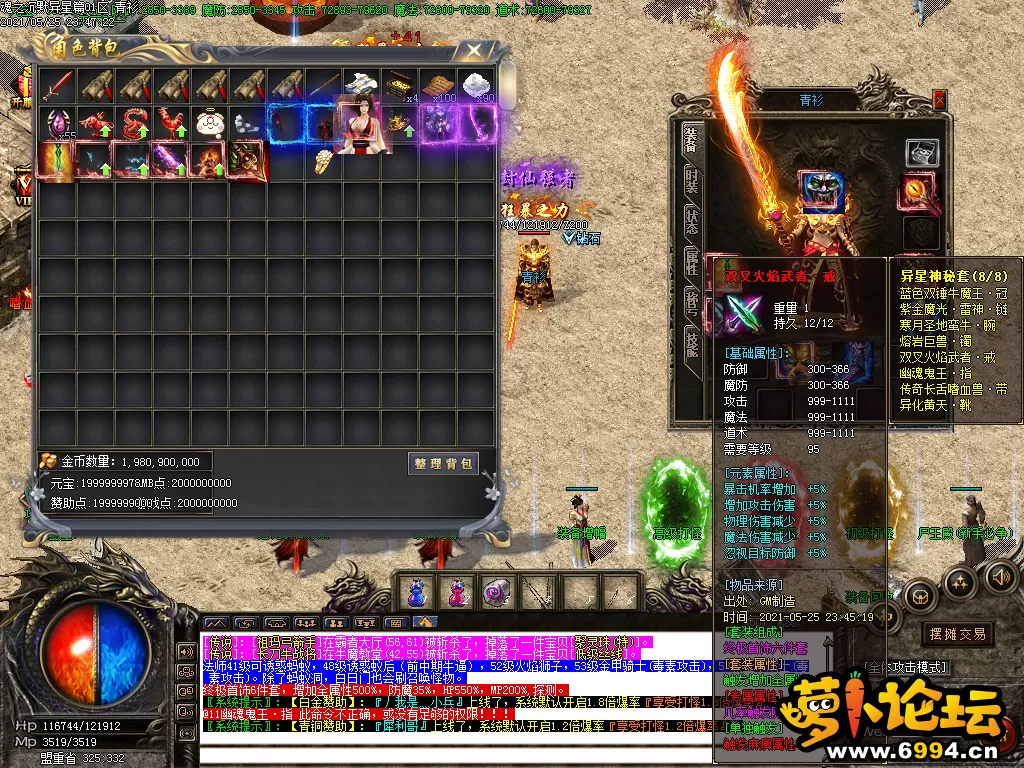Screen dimensions: 1024x768
Task: Choose the red serpent dragon item
Action: [x=134, y=123]
